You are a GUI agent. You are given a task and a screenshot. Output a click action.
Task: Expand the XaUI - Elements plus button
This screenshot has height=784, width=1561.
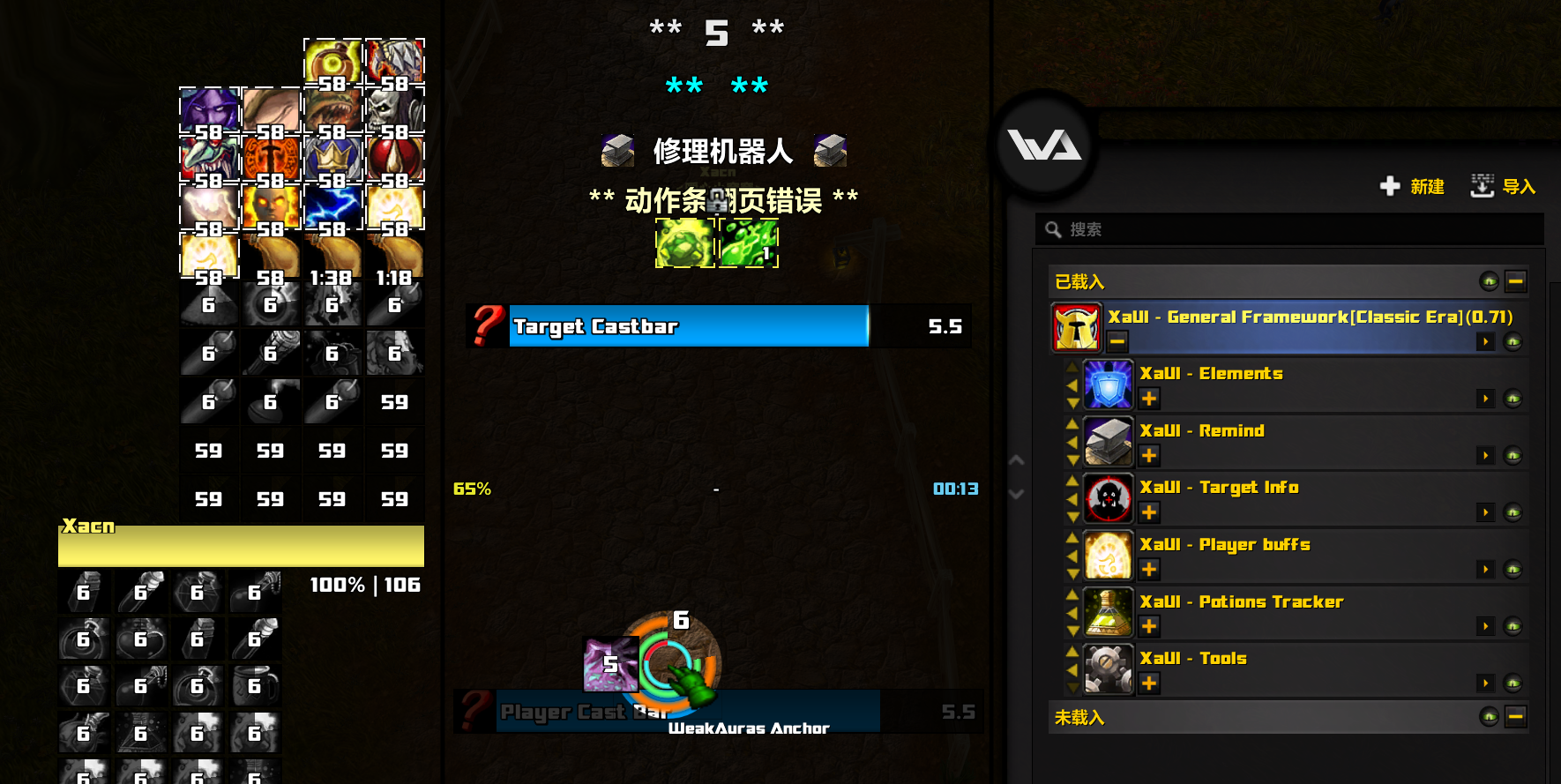pos(1149,399)
